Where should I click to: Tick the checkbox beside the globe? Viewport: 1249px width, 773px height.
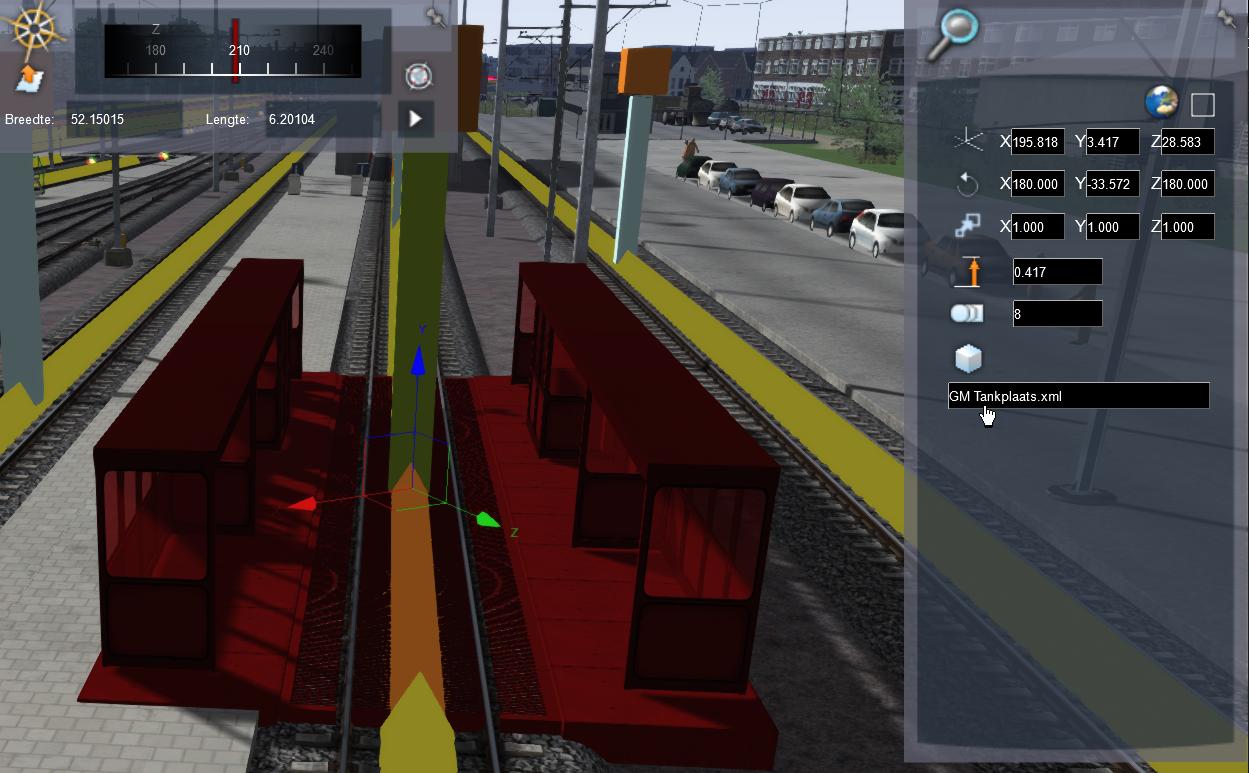point(1203,104)
